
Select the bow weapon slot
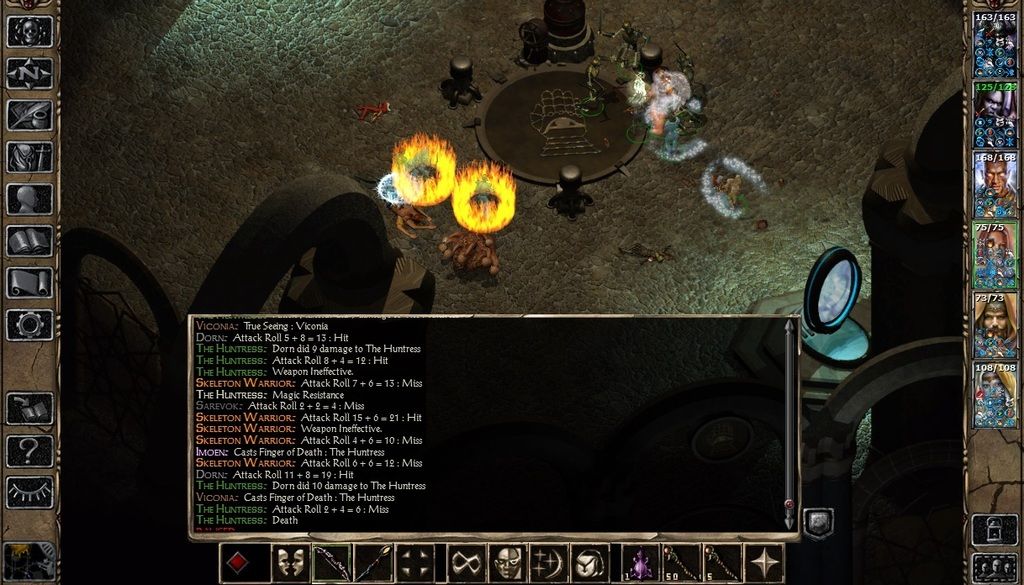(x=331, y=563)
